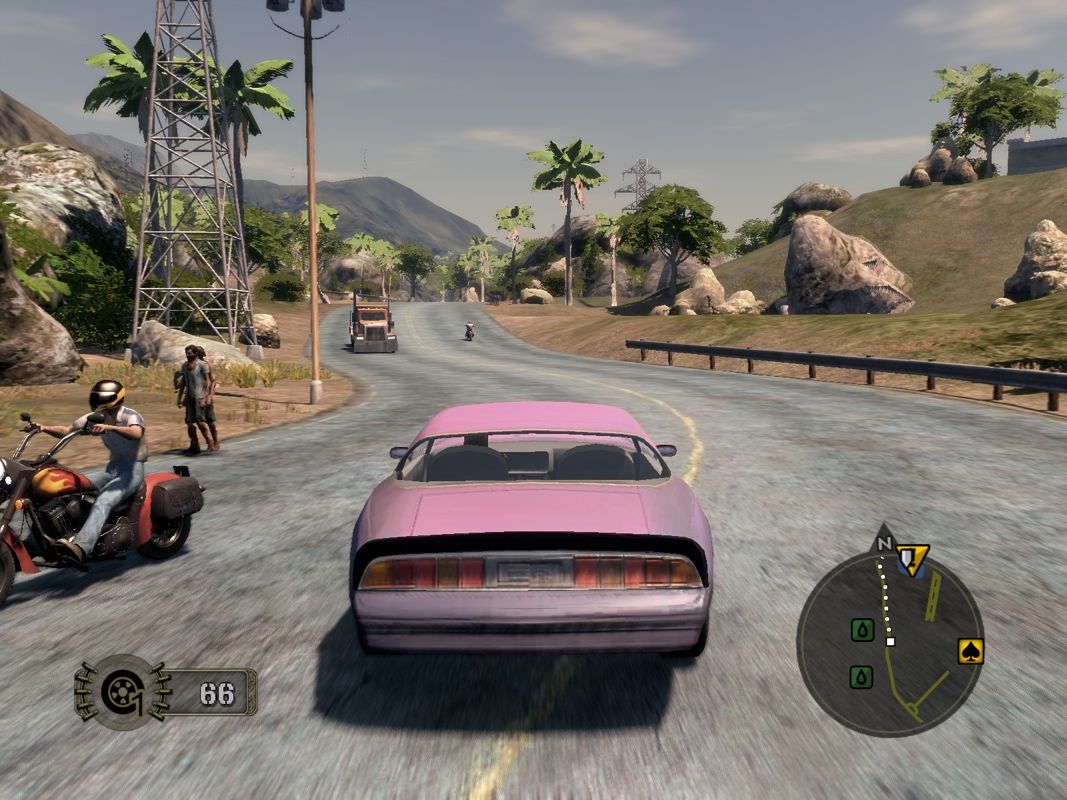
Task: Click the yellow triangle objective marker
Action: click(912, 558)
